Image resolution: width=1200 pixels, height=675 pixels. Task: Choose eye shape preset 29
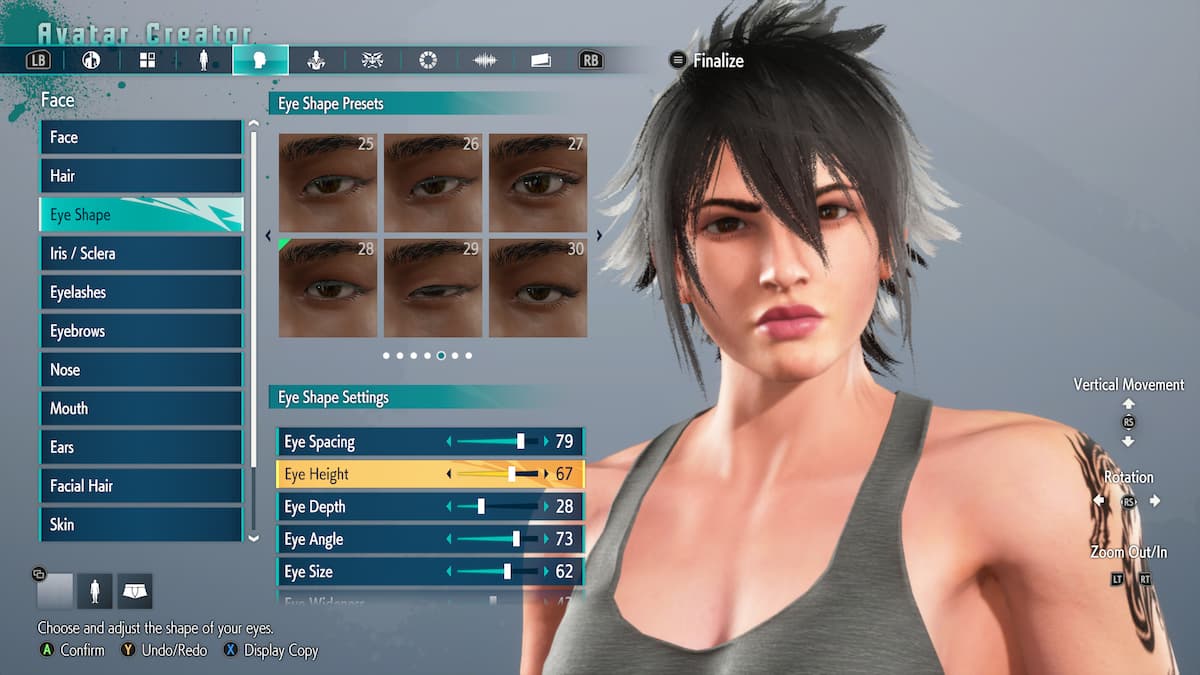(432, 288)
